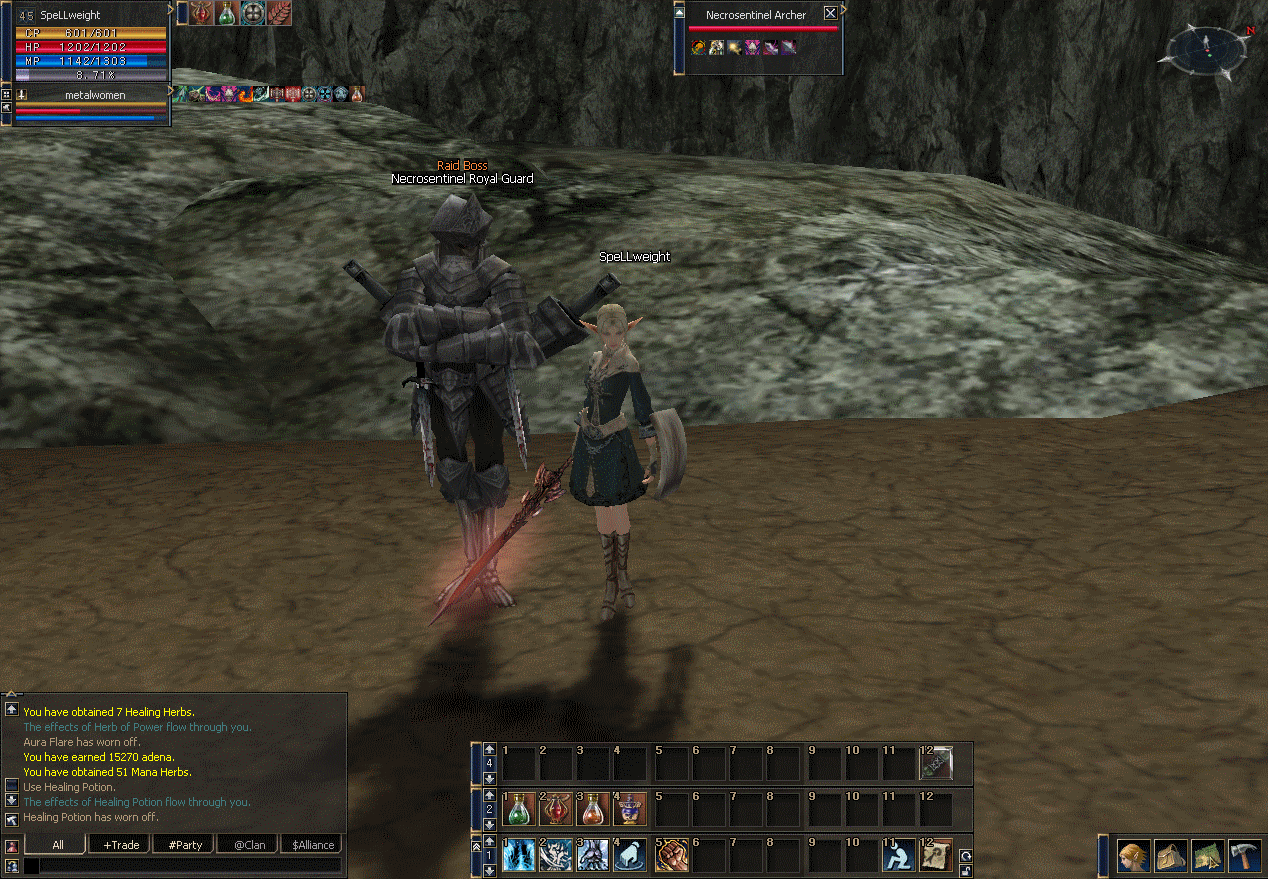Show the $Alliance chat tab
This screenshot has height=879, width=1268.
point(313,845)
